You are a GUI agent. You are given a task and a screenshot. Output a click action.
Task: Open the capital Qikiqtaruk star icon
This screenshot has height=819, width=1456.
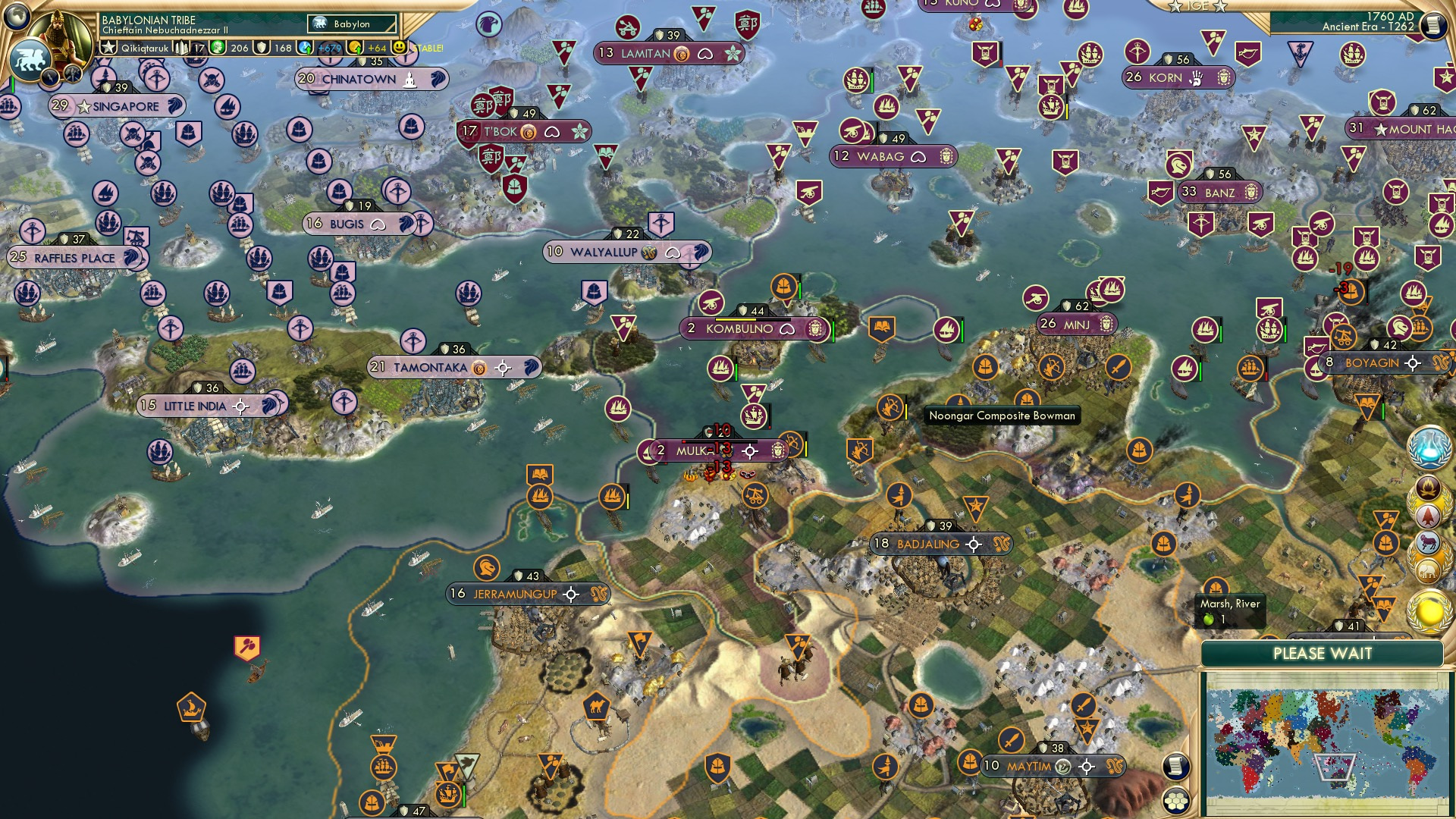tap(109, 48)
